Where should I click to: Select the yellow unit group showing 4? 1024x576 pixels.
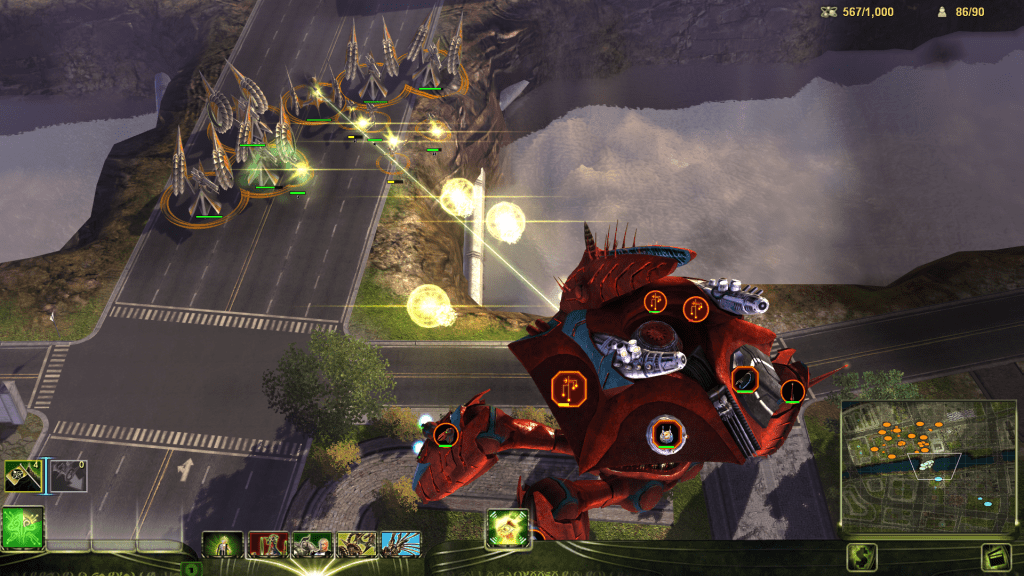coord(22,477)
